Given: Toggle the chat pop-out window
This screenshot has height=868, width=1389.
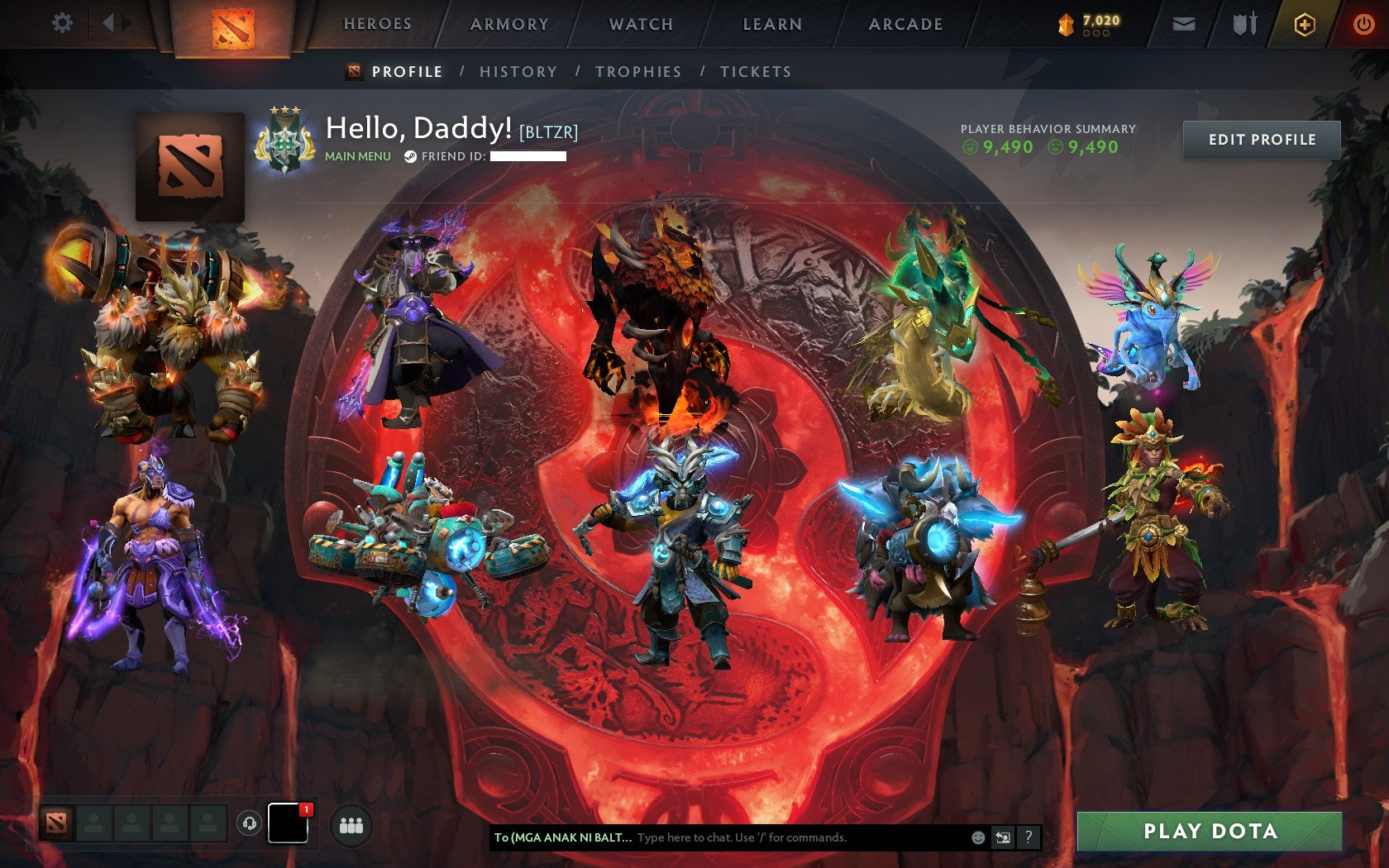Looking at the screenshot, I should point(1003,837).
